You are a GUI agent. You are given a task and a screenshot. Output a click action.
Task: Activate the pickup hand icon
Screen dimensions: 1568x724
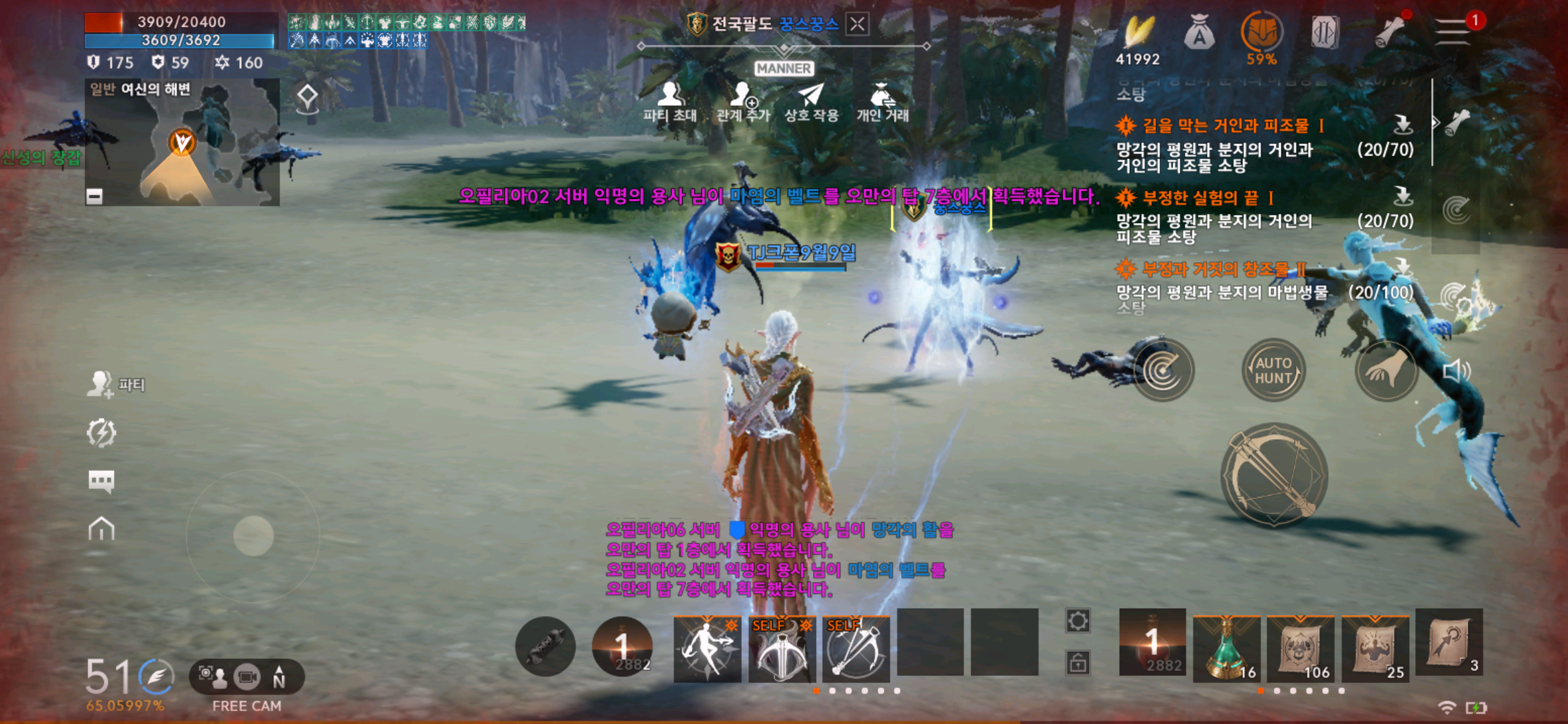click(1386, 369)
